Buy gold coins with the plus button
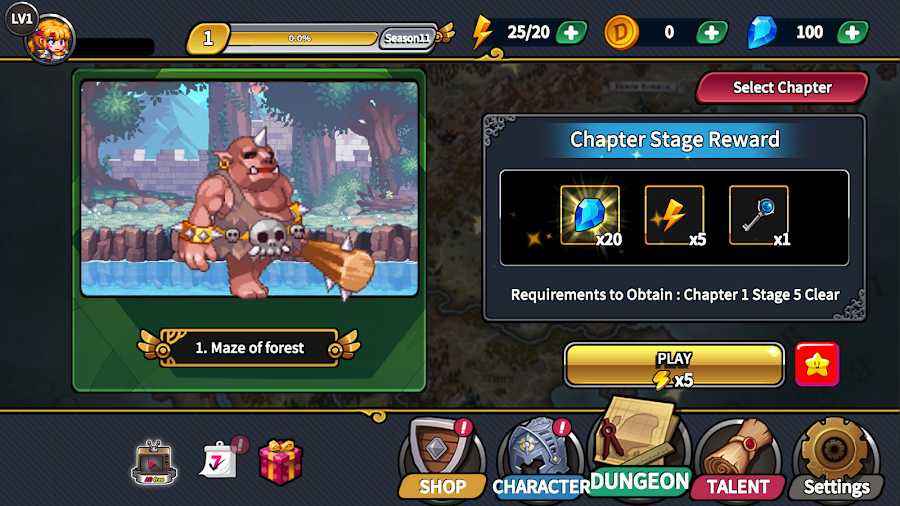The height and width of the screenshot is (506, 900). (711, 32)
